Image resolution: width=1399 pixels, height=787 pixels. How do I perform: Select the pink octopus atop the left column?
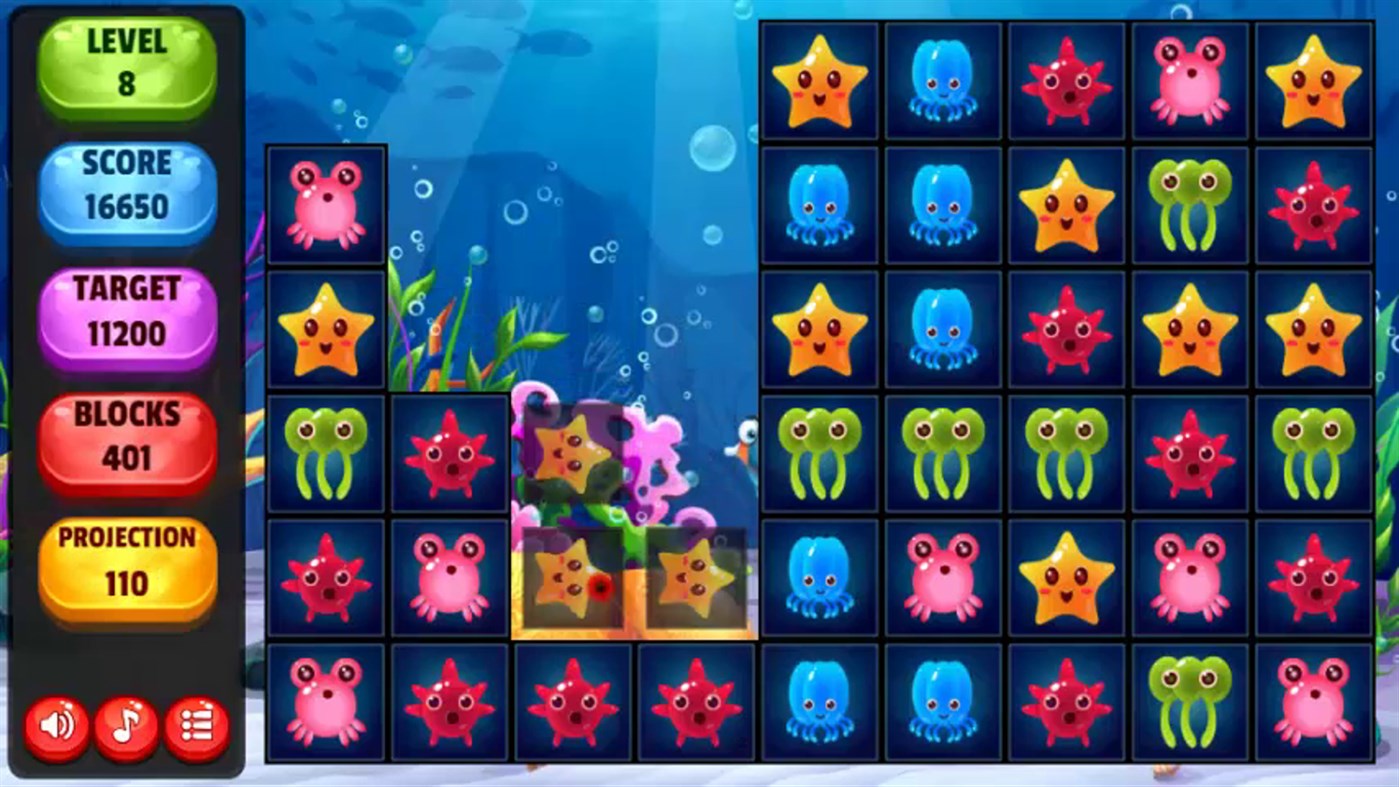[x=325, y=205]
